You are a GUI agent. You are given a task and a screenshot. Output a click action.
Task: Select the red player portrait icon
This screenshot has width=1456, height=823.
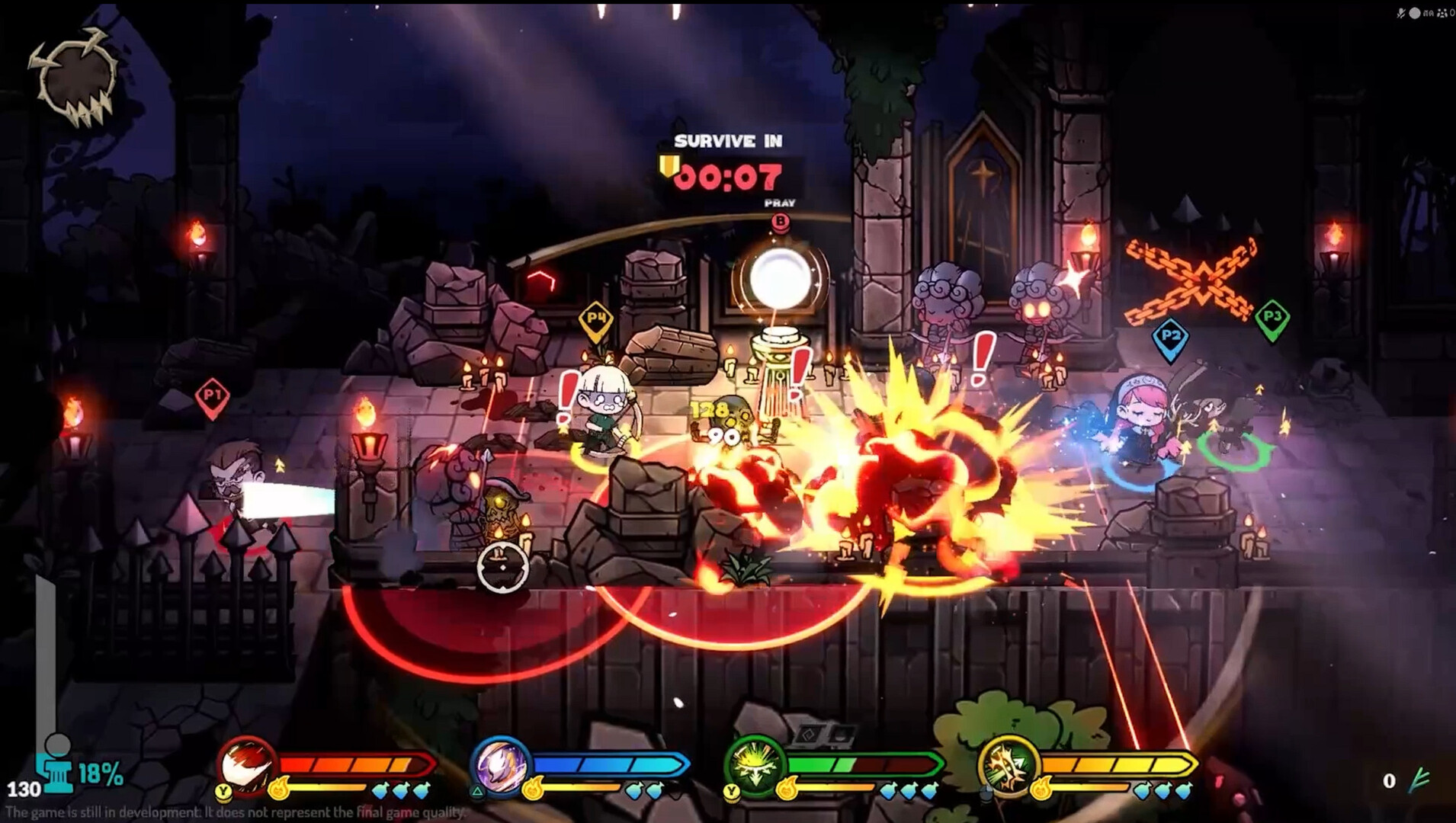[246, 764]
